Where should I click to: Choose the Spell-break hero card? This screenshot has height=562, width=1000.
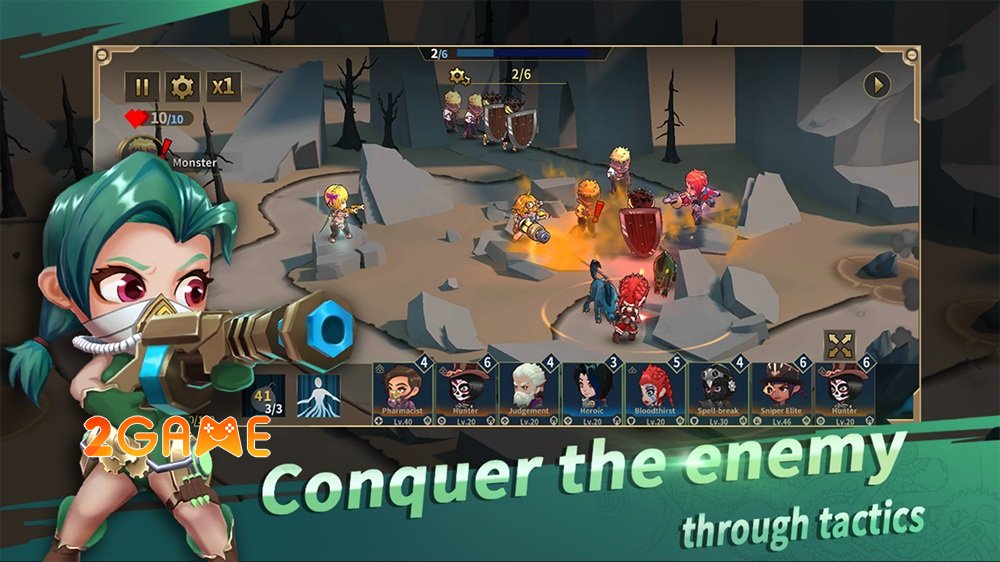click(717, 391)
